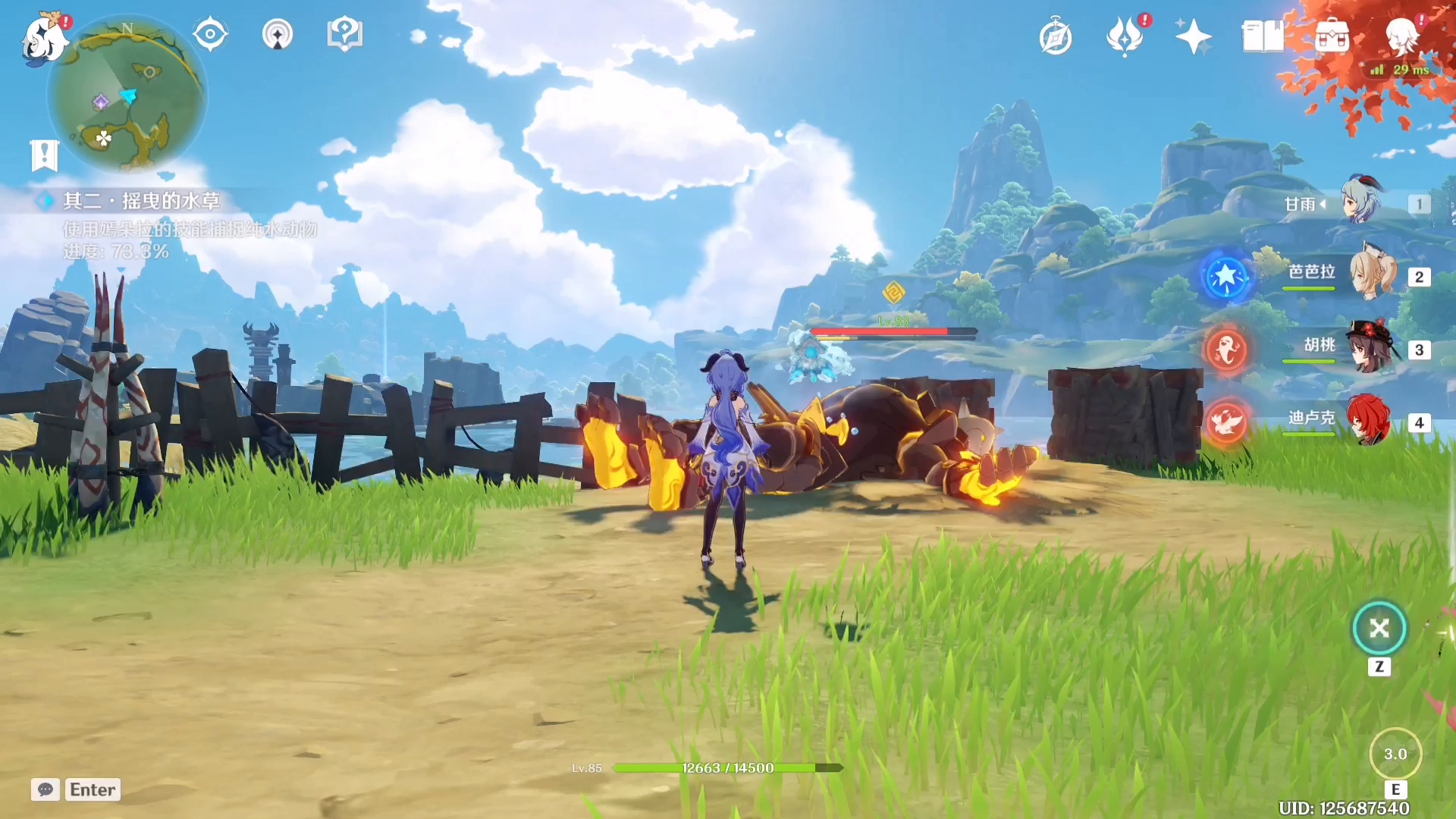Switch to party member 迪卢克
Image resolution: width=1456 pixels, height=819 pixels.
tap(1370, 419)
